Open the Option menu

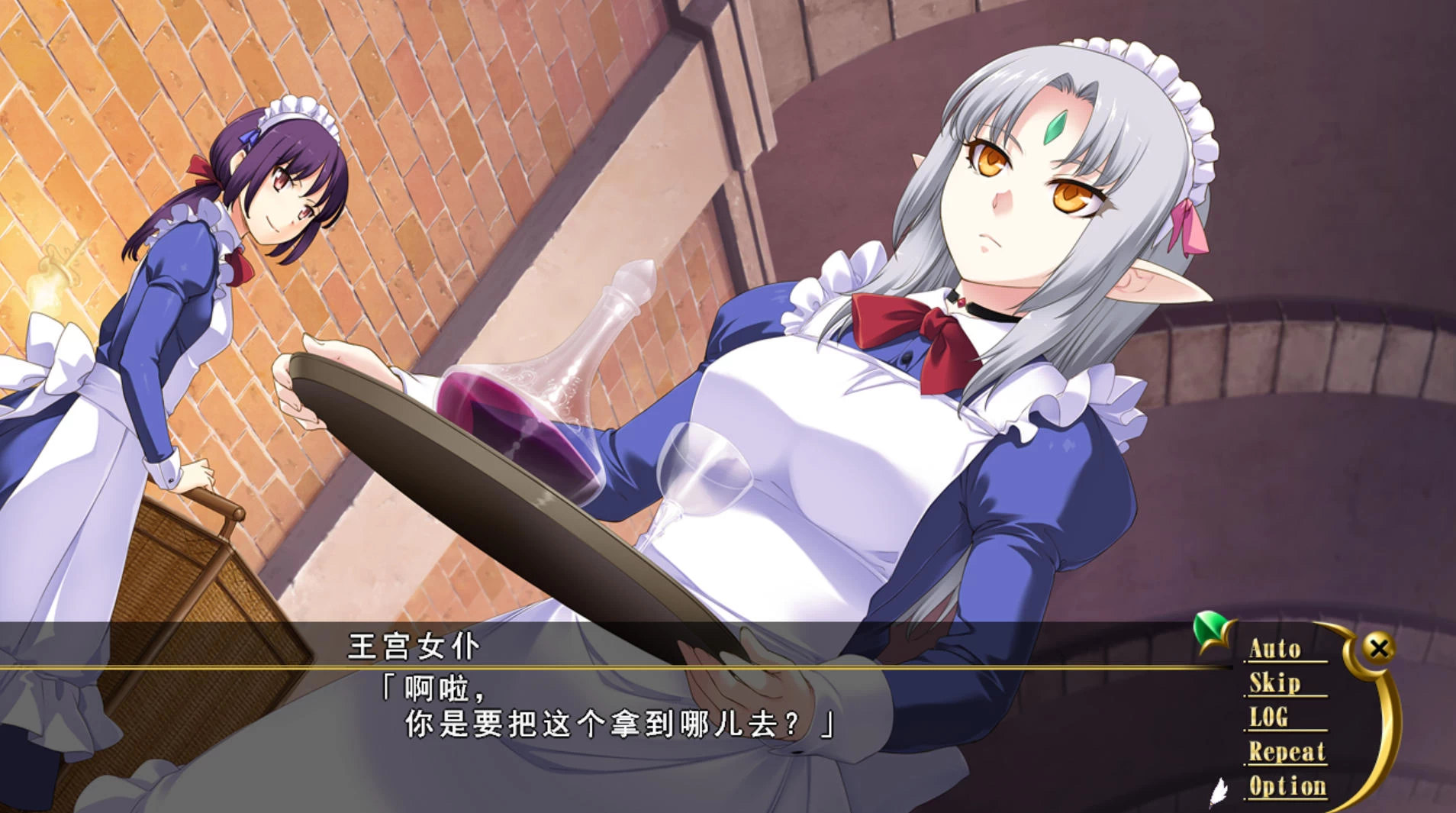(1287, 786)
